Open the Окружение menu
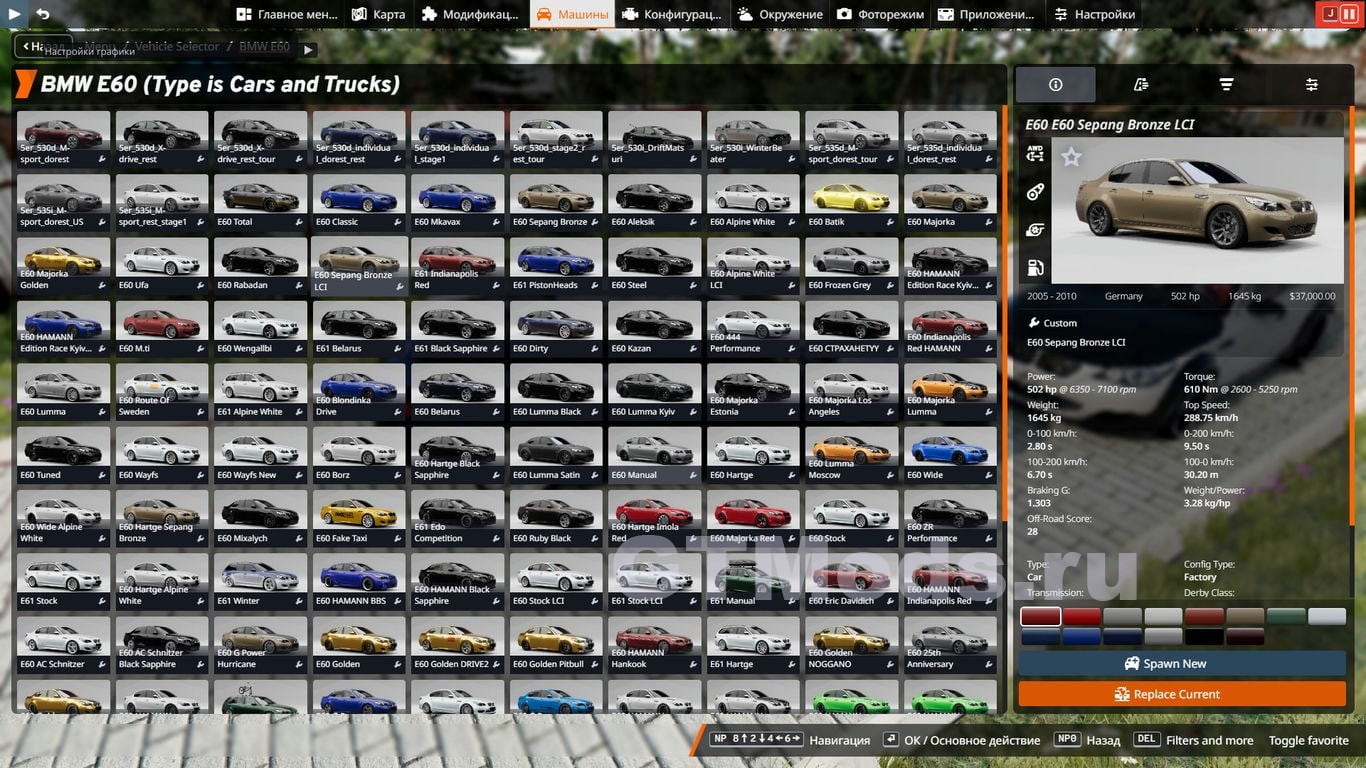 tap(780, 14)
